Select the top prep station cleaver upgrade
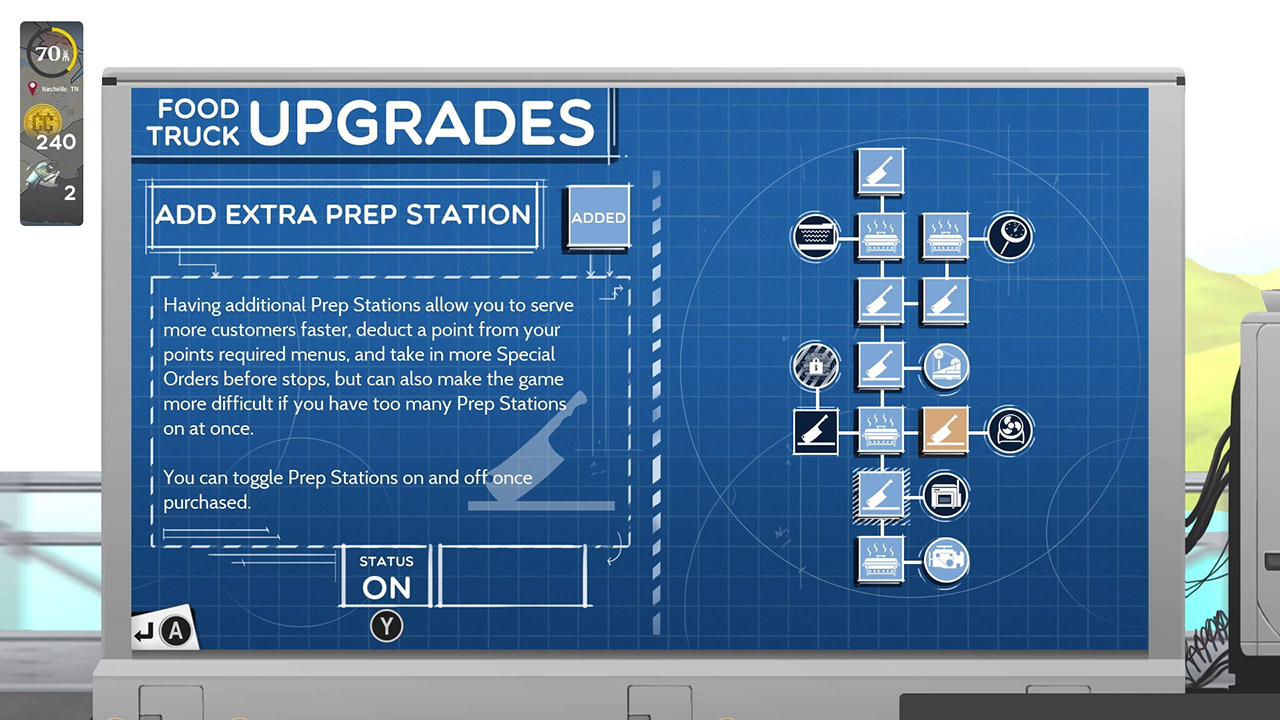The height and width of the screenshot is (720, 1280). click(880, 170)
